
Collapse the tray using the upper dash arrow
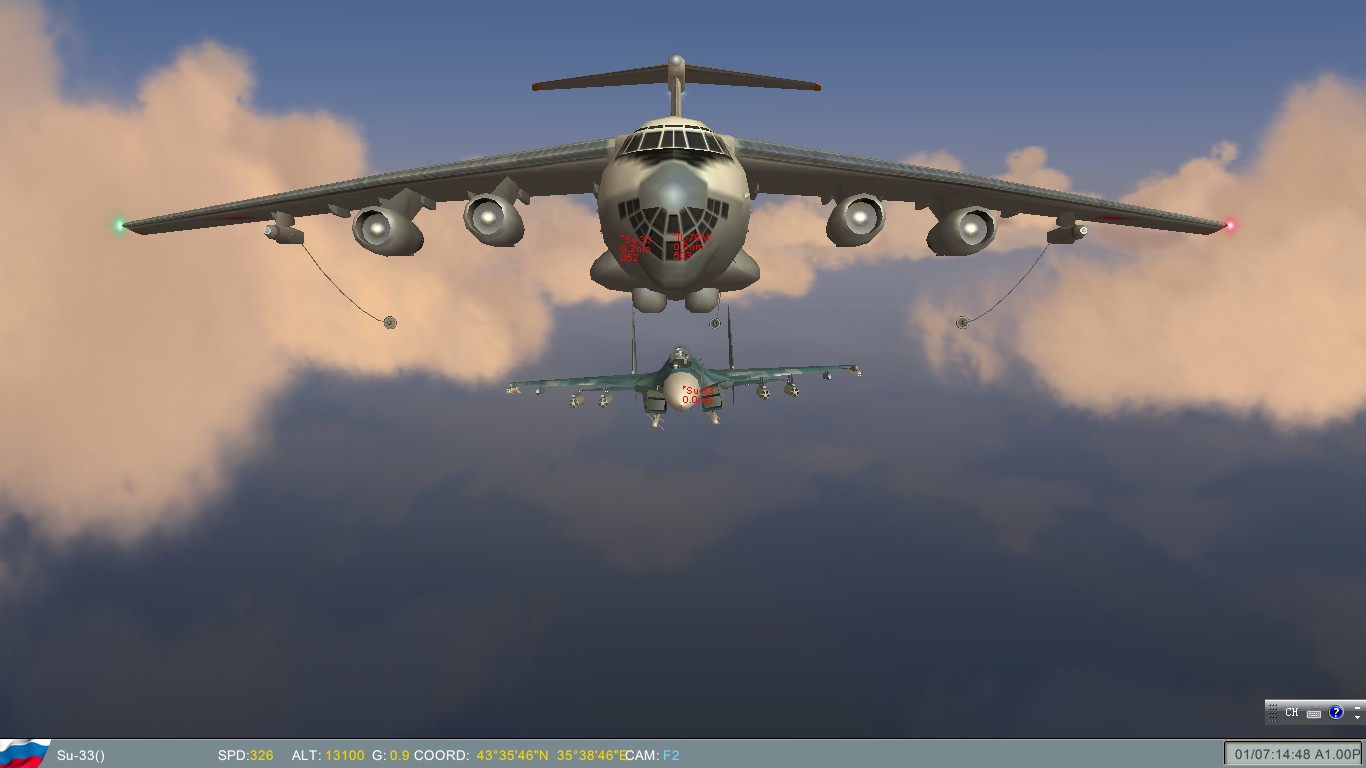click(1358, 707)
